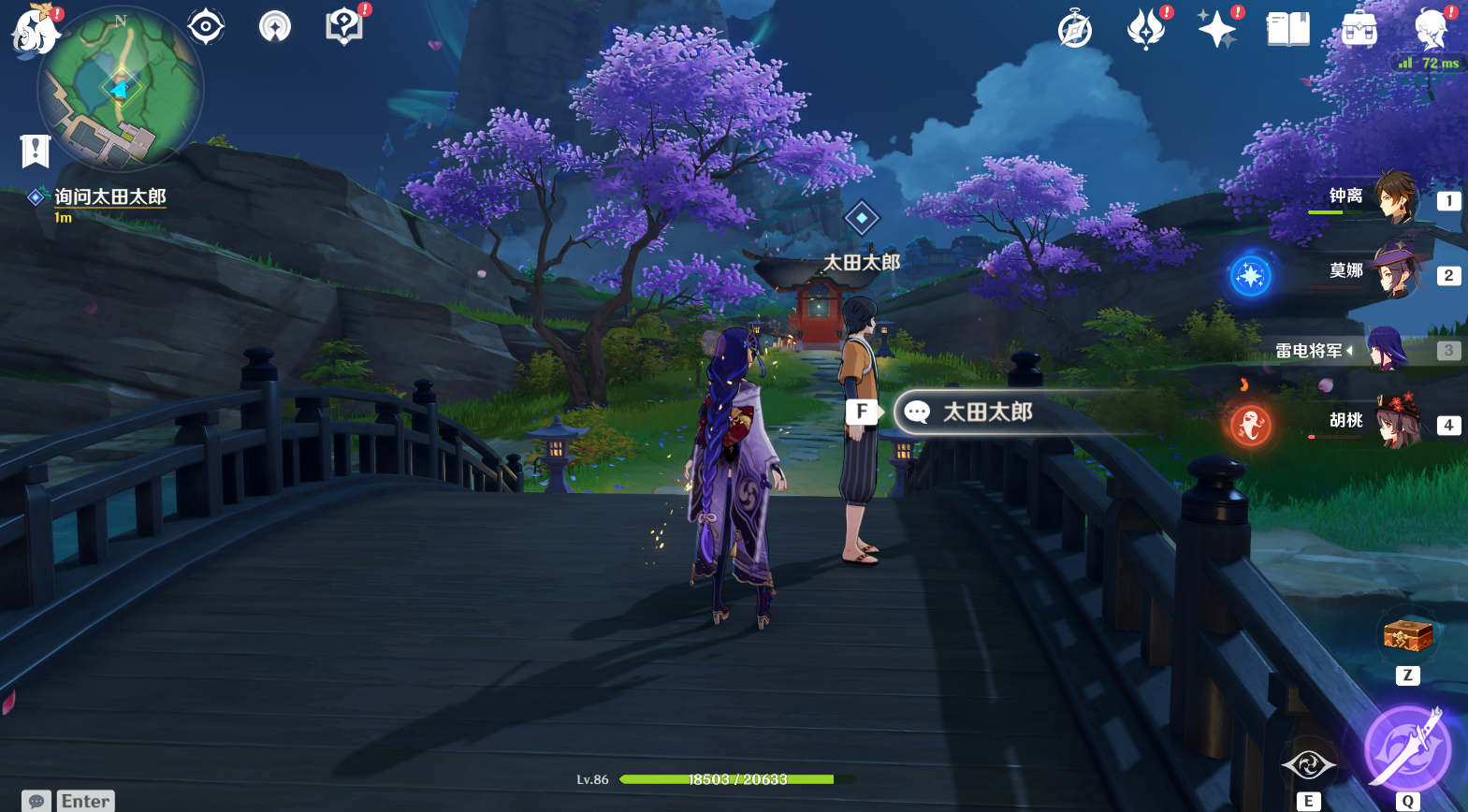Viewport: 1468px width, 812px height.
Task: Open the chat box speech bubble
Action: 36,801
